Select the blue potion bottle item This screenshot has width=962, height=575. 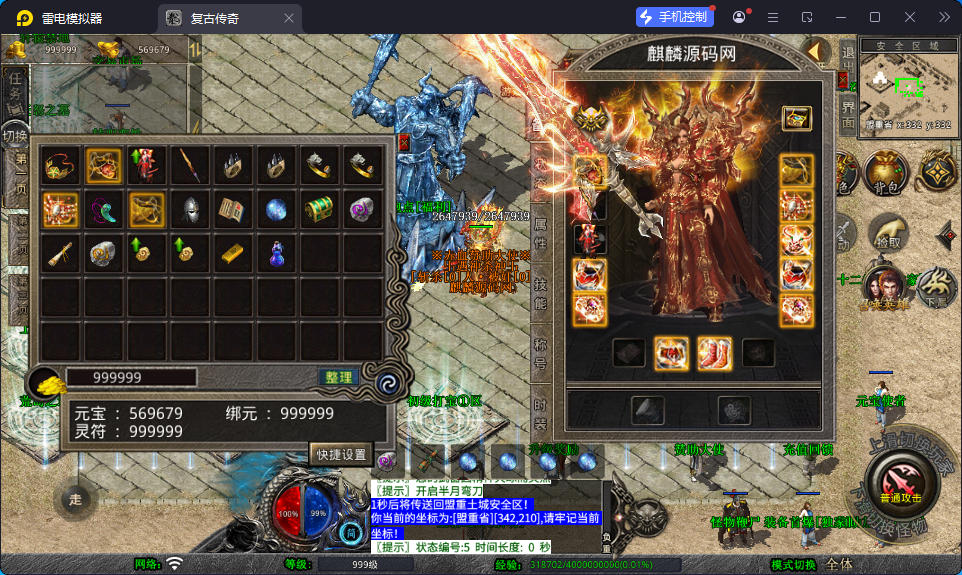click(277, 254)
